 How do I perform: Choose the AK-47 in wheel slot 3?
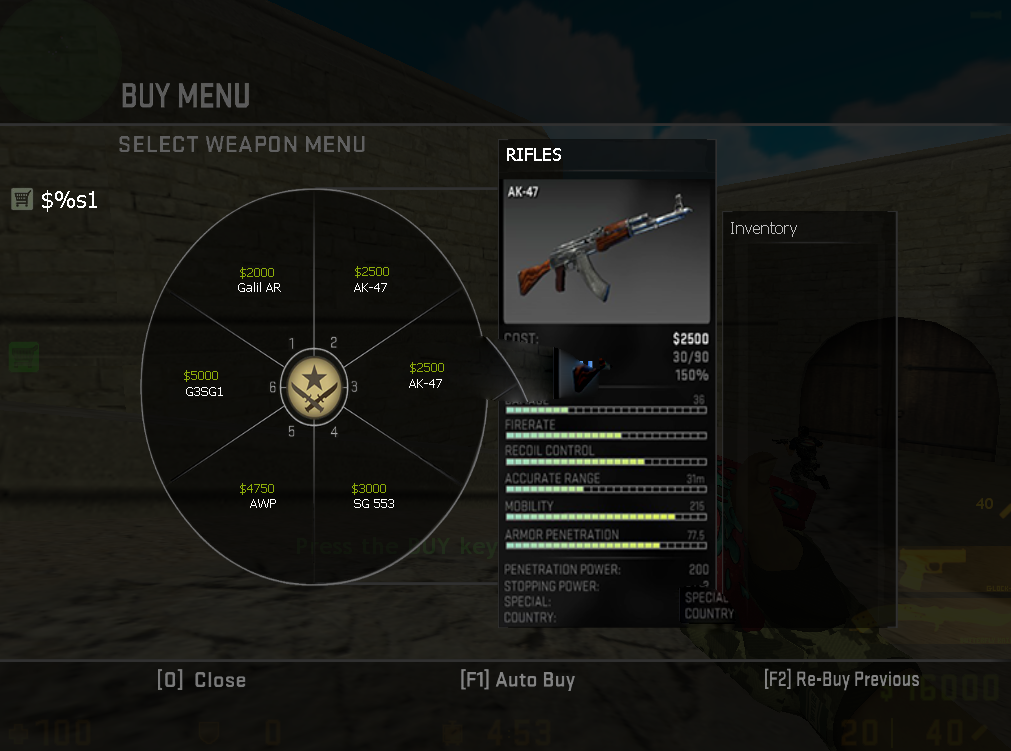pyautogui.click(x=426, y=375)
